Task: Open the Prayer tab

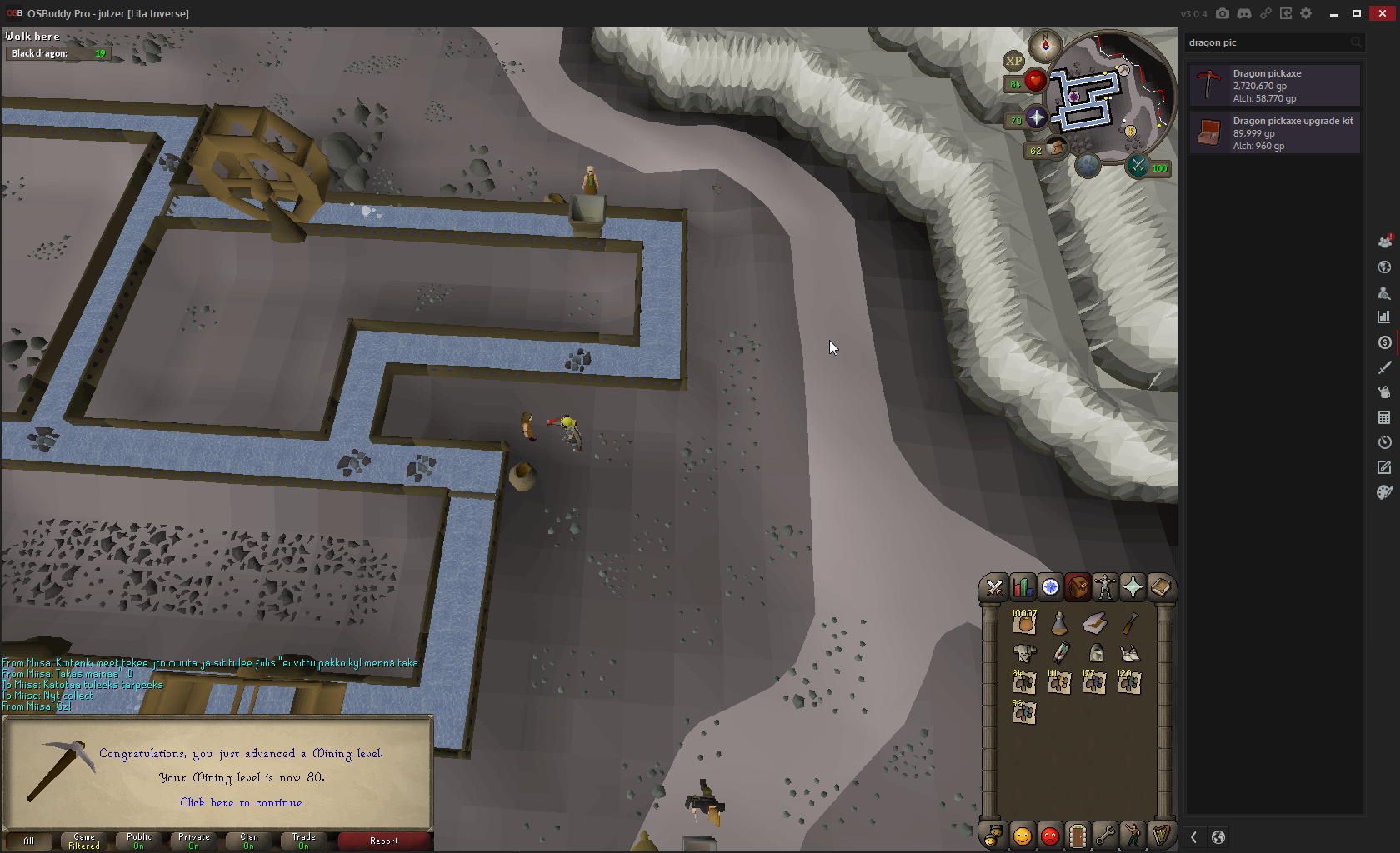Action: (1132, 588)
